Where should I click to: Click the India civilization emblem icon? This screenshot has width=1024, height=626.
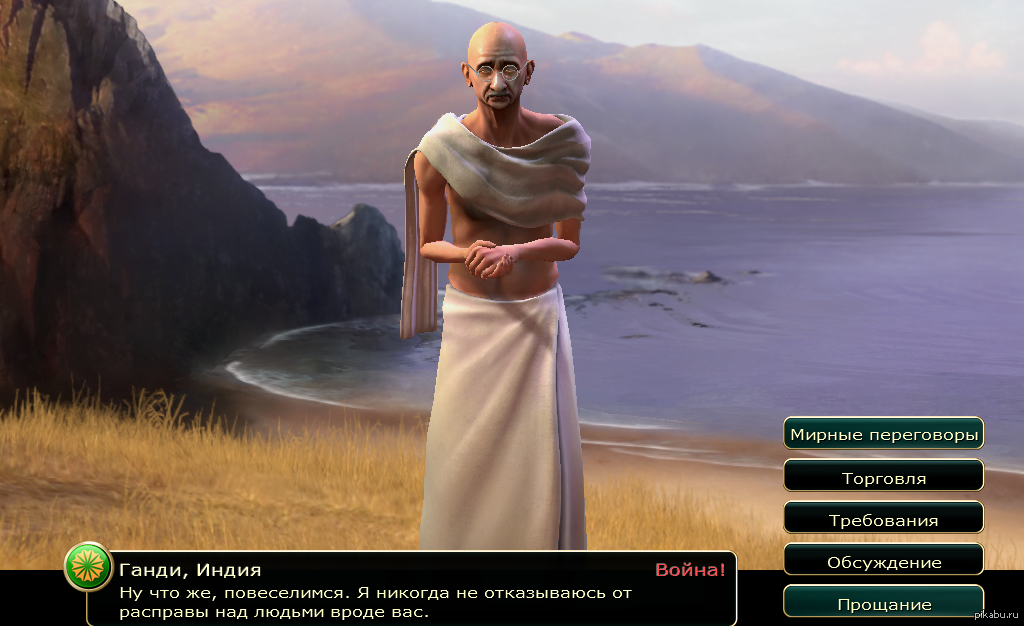[87, 569]
